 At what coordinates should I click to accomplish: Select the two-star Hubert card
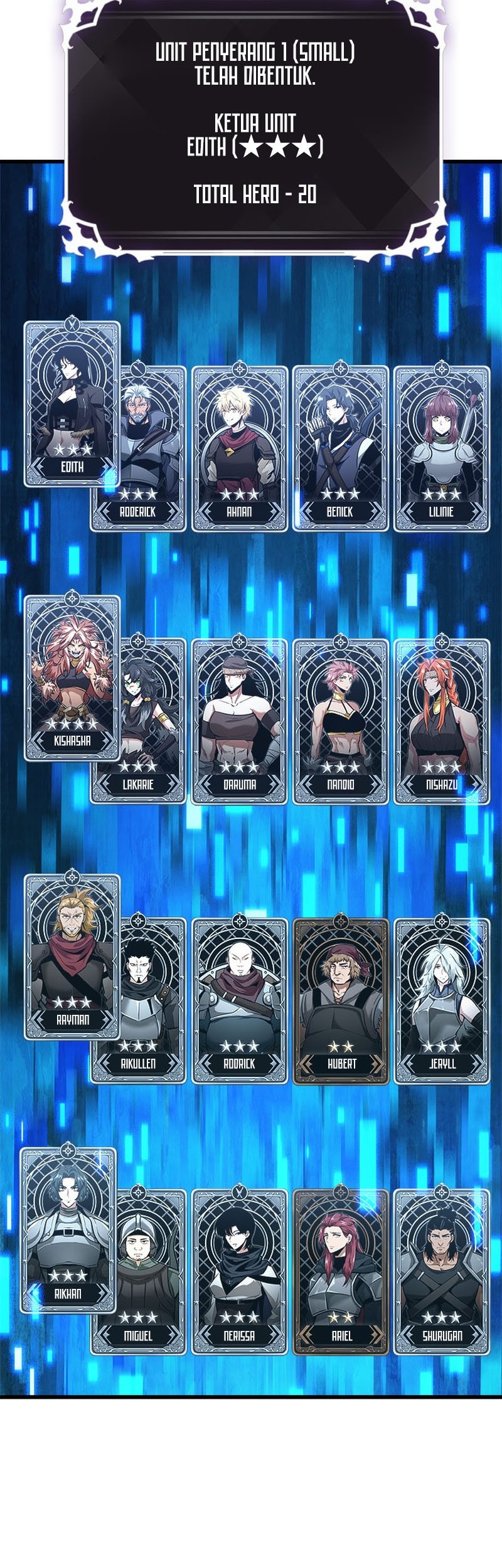[x=340, y=1001]
